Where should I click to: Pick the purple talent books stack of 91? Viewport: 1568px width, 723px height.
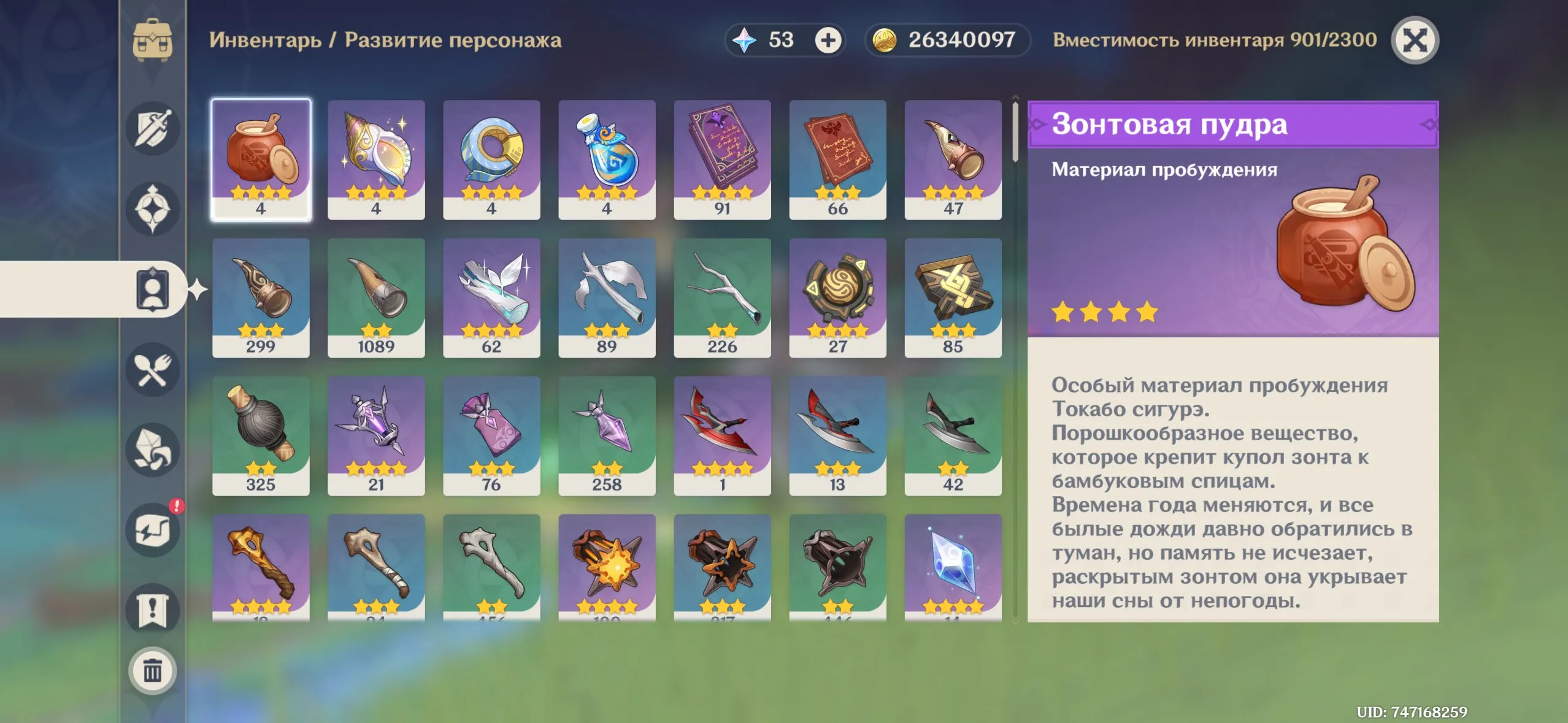coord(722,159)
